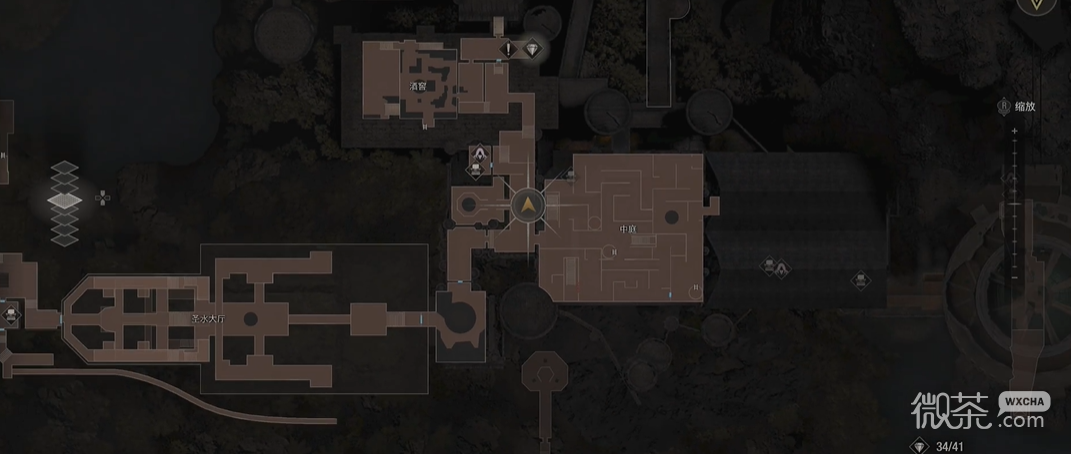
Task: Select the diamond treasure marker on the map
Action: (x=531, y=48)
